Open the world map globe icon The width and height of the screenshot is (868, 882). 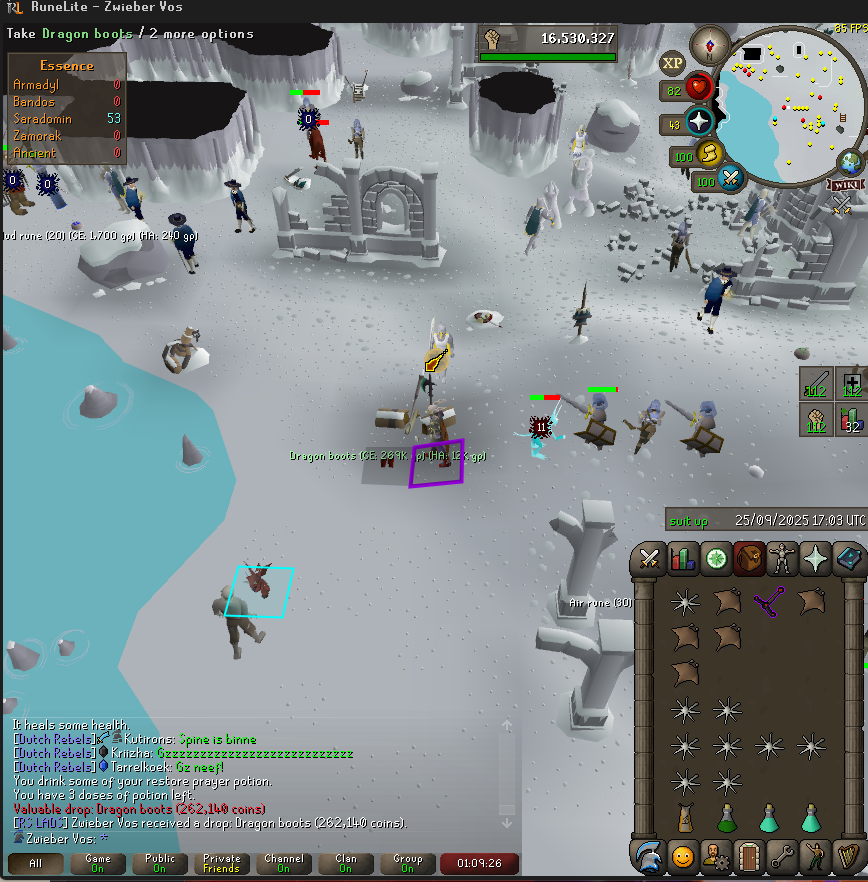[851, 161]
